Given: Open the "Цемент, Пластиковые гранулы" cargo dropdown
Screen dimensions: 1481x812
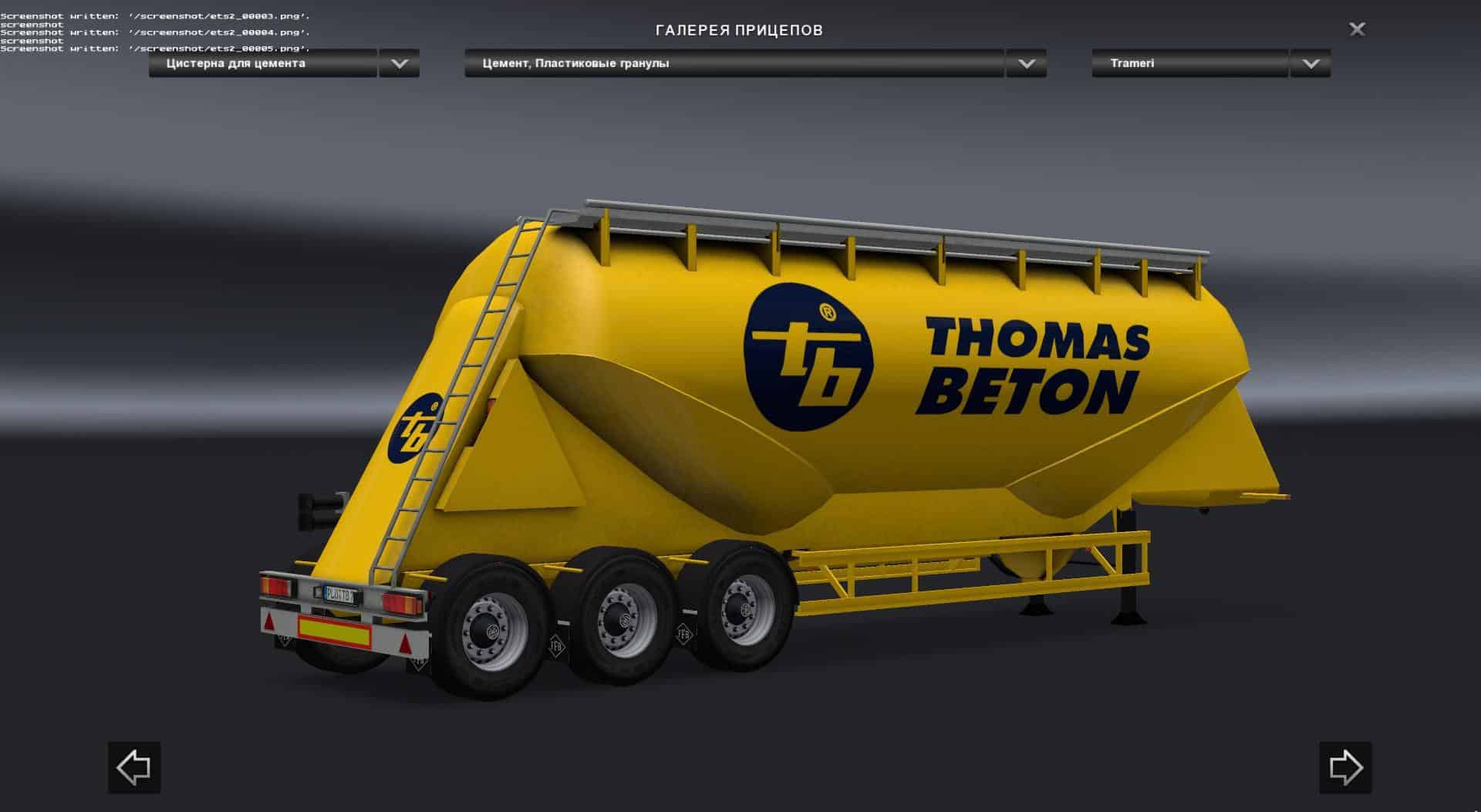Looking at the screenshot, I should pyautogui.click(x=1026, y=64).
